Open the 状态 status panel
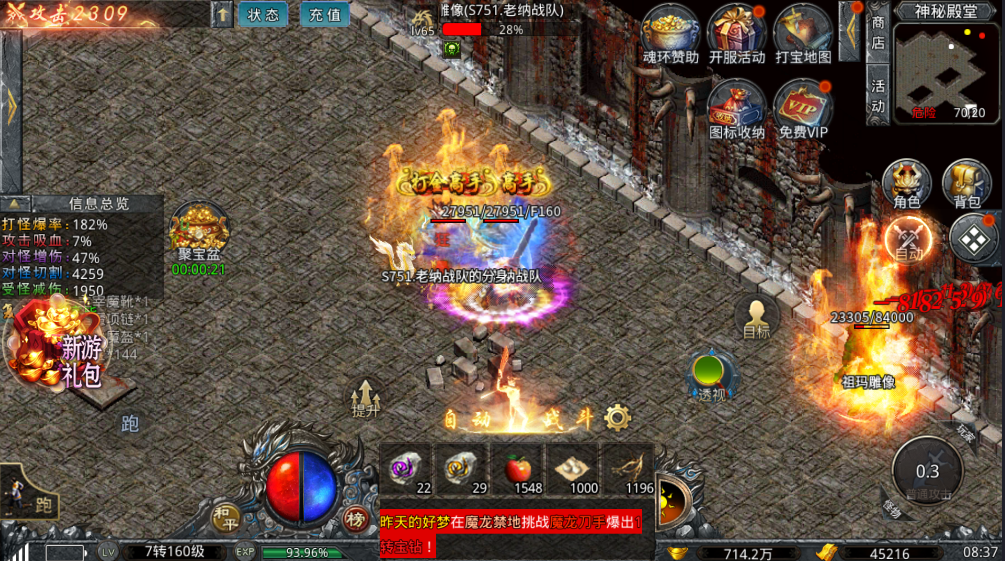This screenshot has height=561, width=1005. (264, 15)
